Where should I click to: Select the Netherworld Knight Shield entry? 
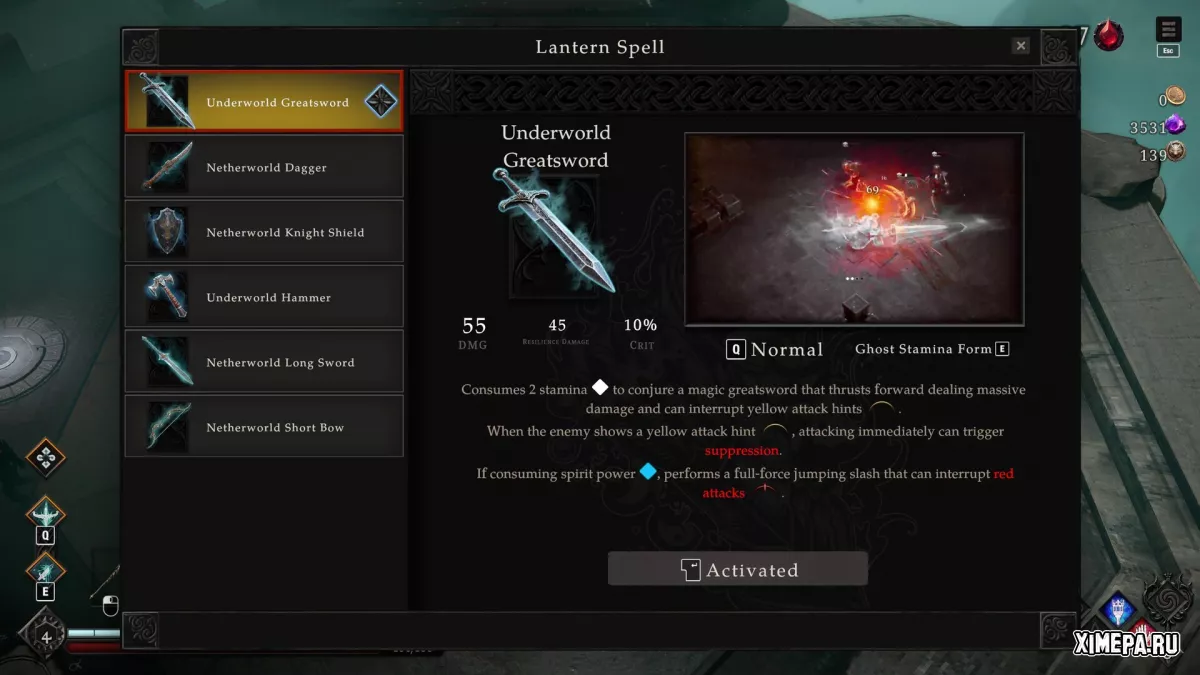(264, 232)
